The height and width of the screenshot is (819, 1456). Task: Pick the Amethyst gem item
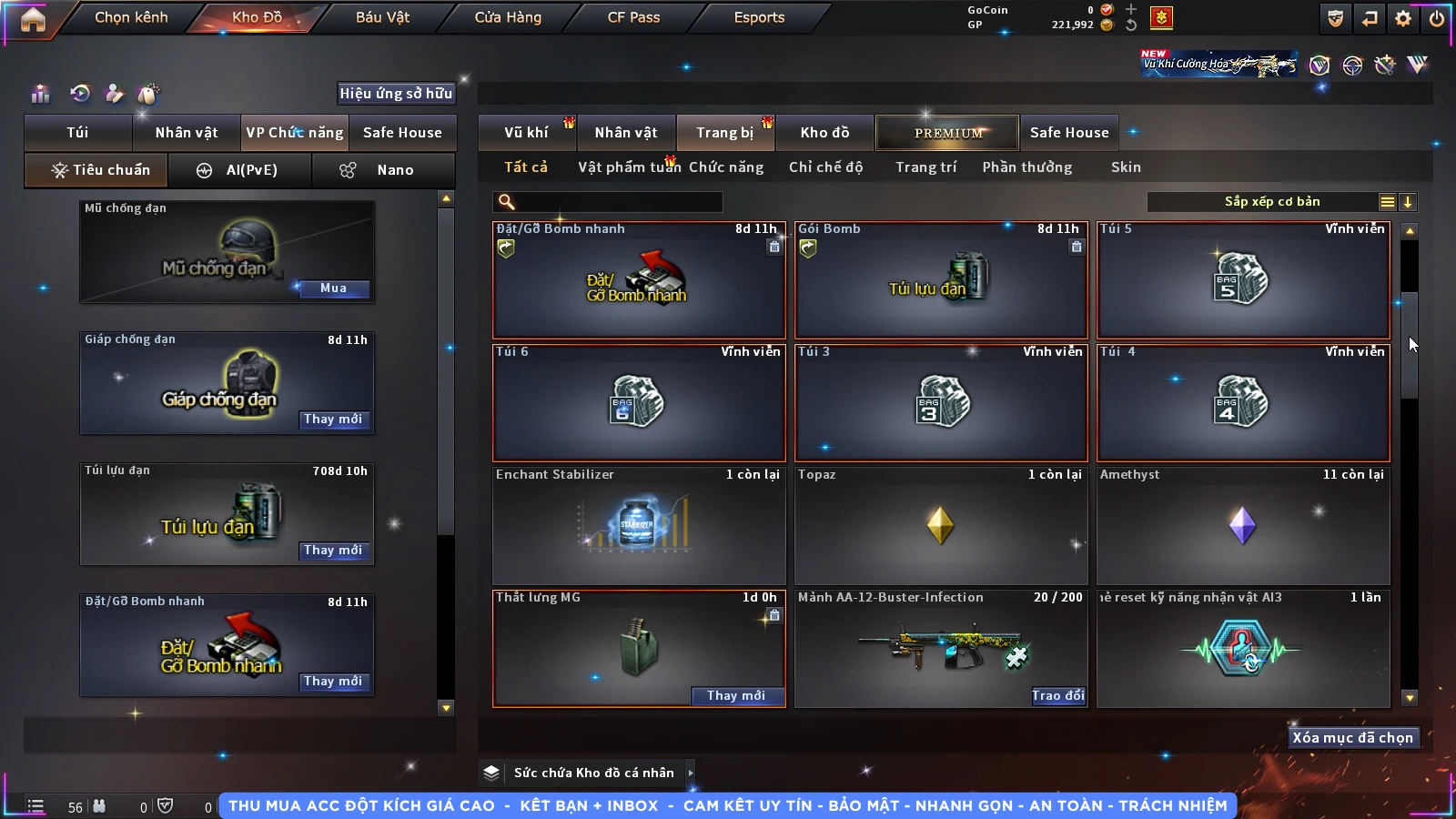[1243, 525]
